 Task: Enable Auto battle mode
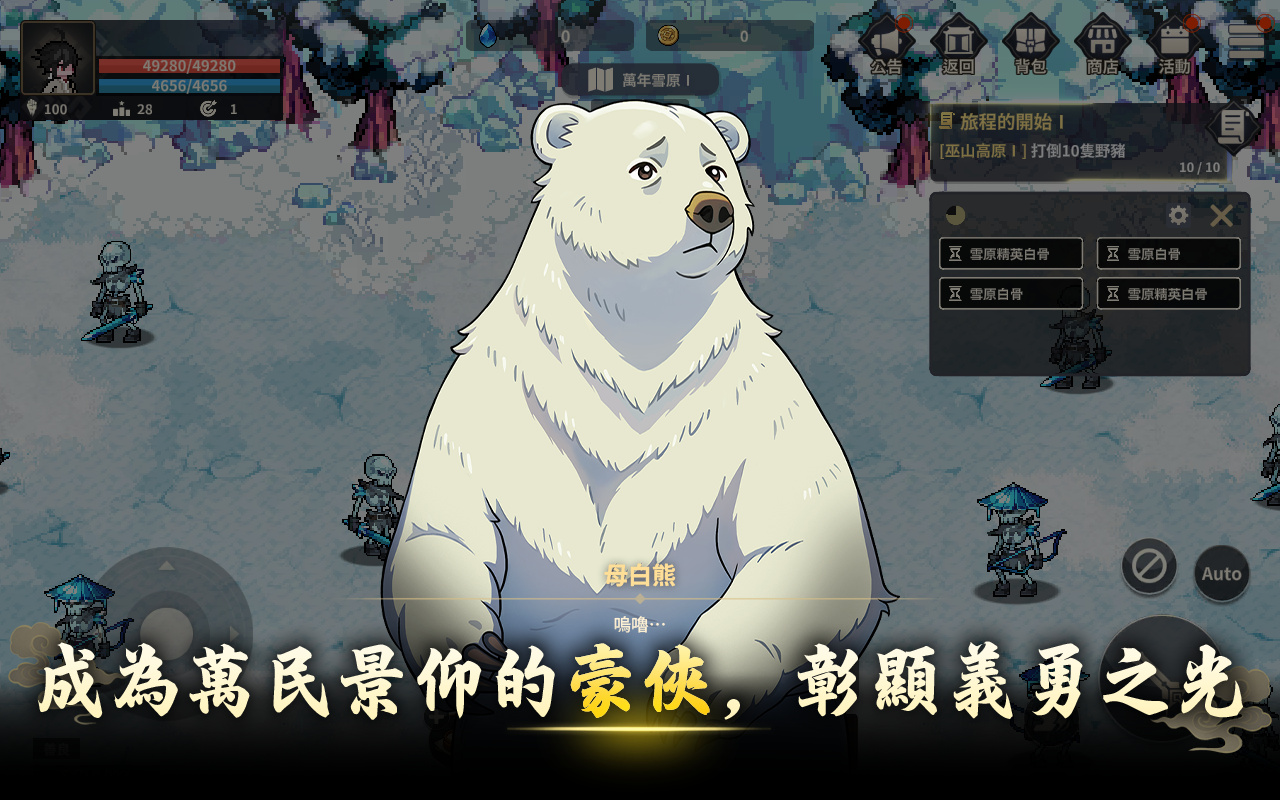coord(1221,573)
